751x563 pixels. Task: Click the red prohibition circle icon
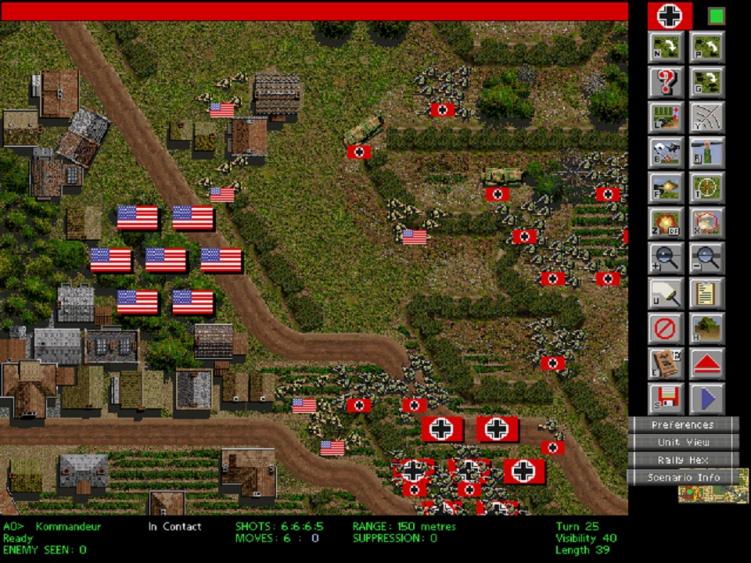pyautogui.click(x=665, y=328)
